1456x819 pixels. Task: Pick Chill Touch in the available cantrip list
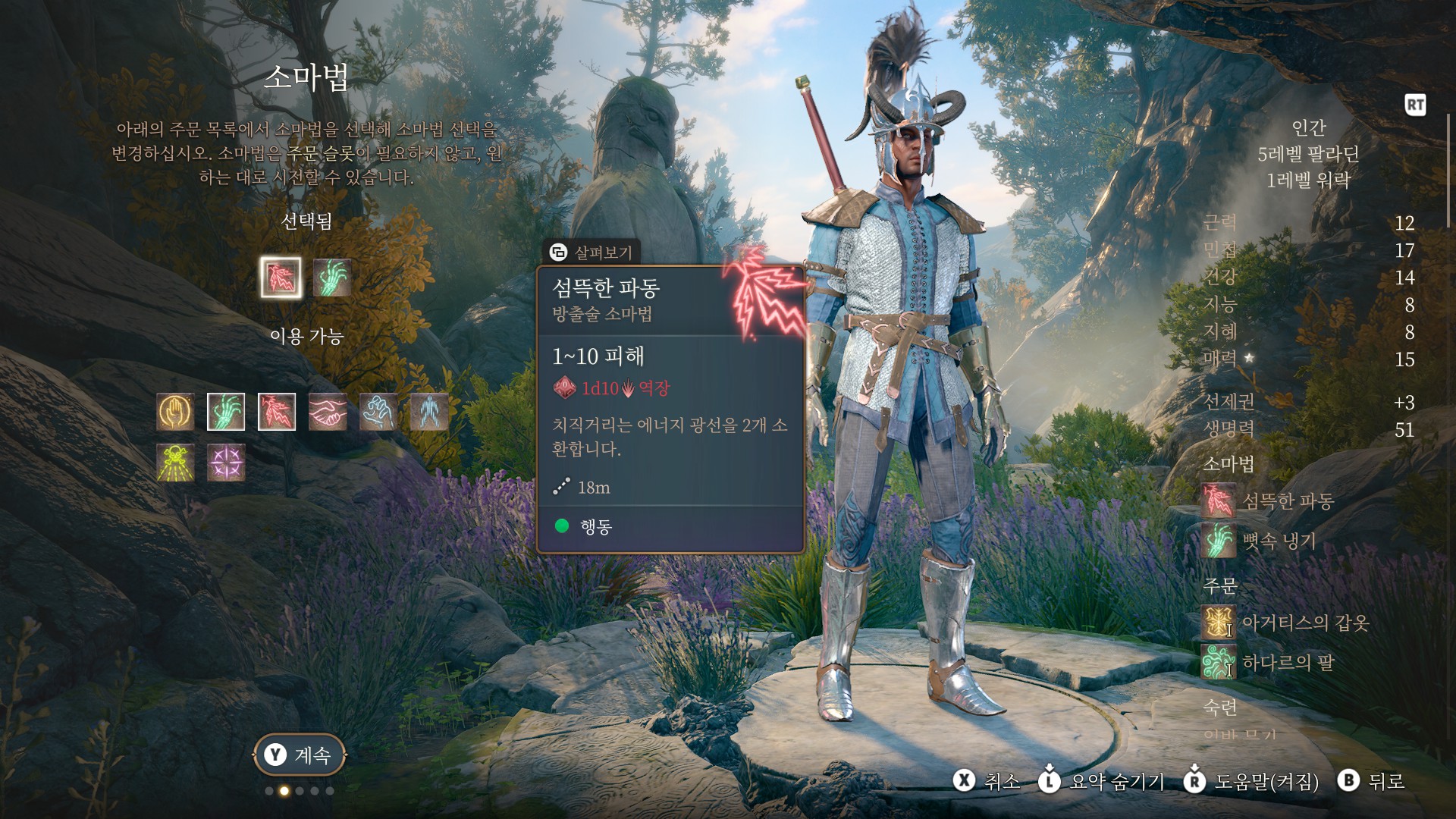(226, 412)
